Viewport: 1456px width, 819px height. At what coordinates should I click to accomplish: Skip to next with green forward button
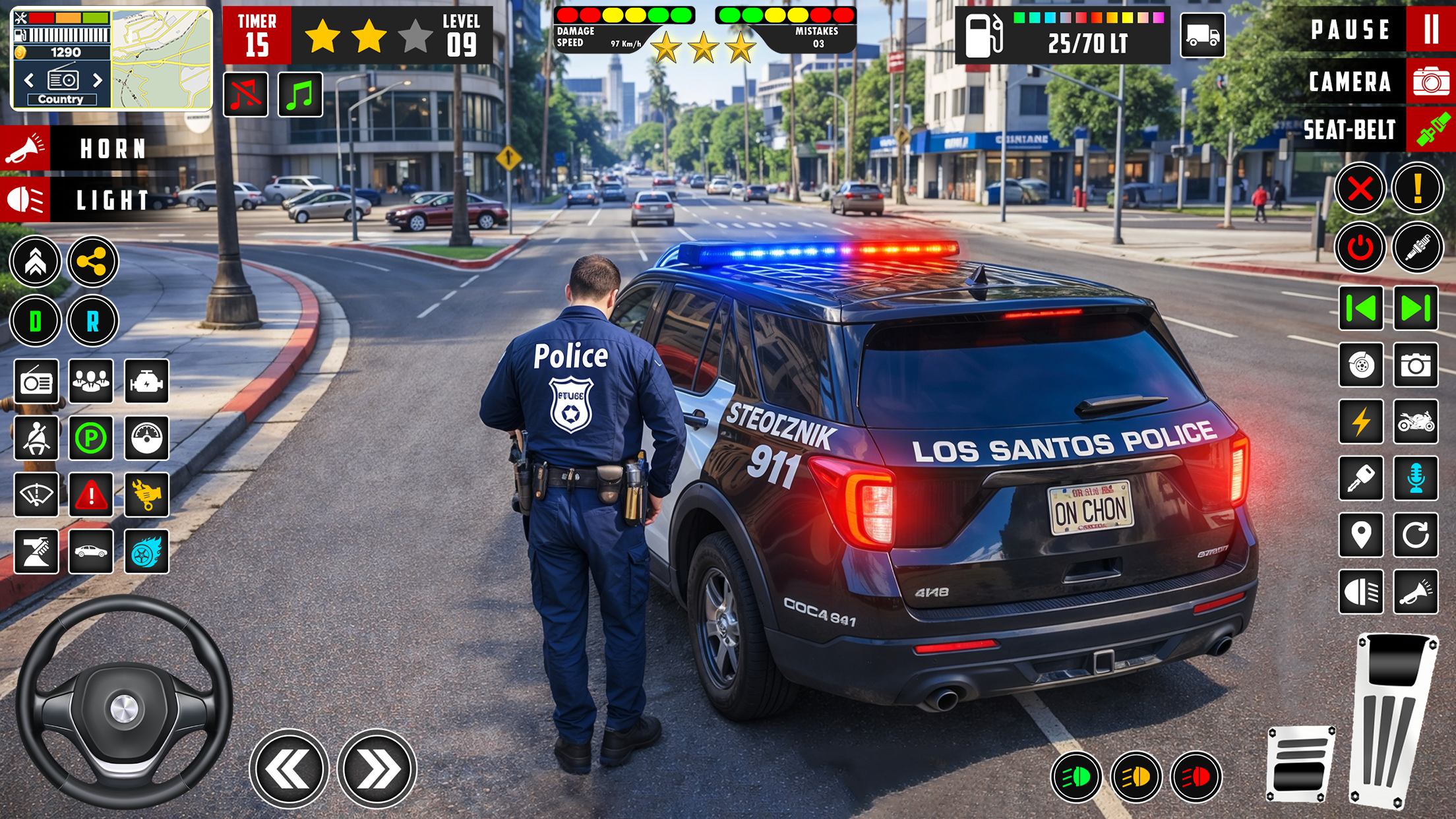(1416, 308)
